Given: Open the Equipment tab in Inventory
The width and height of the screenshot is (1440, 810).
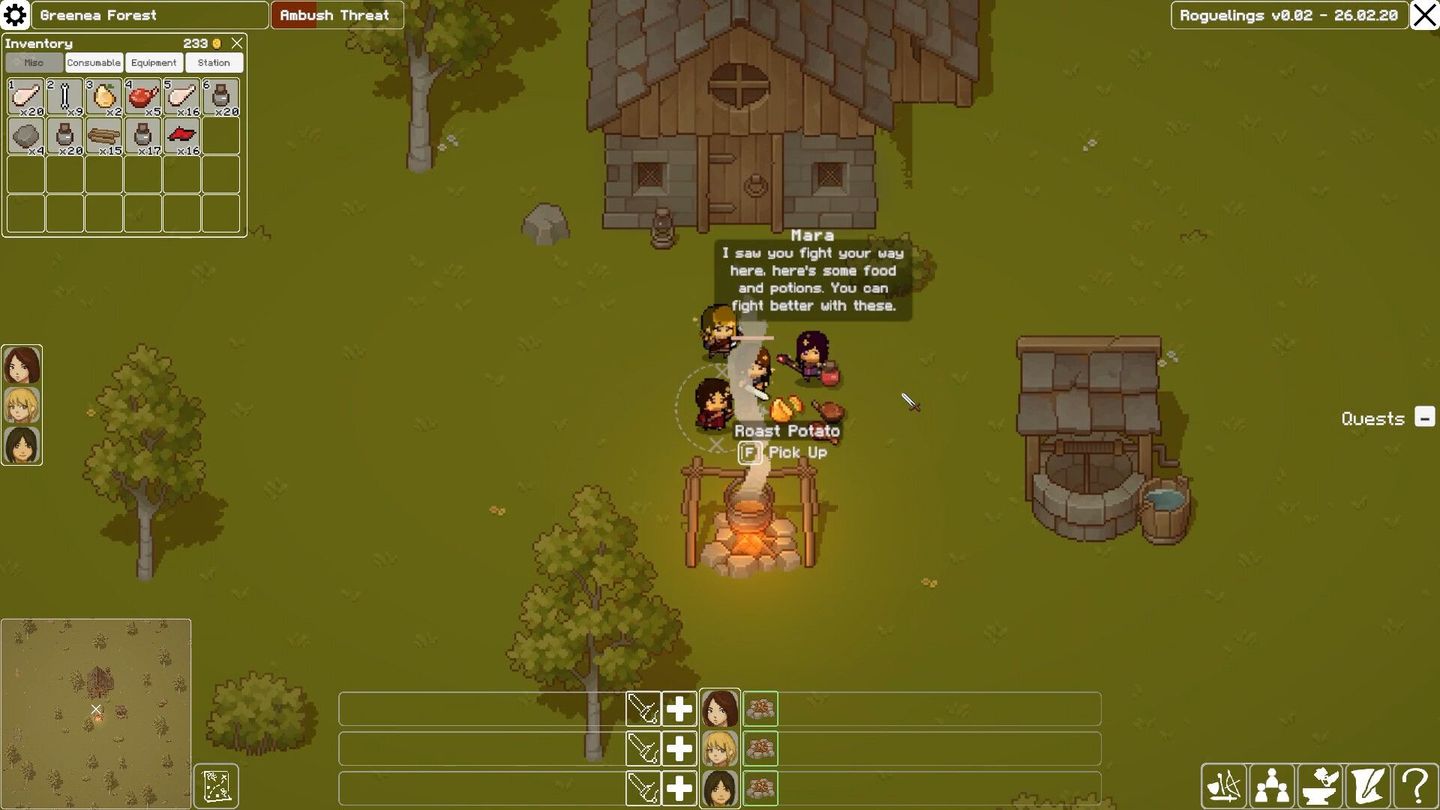Looking at the screenshot, I should 152,62.
